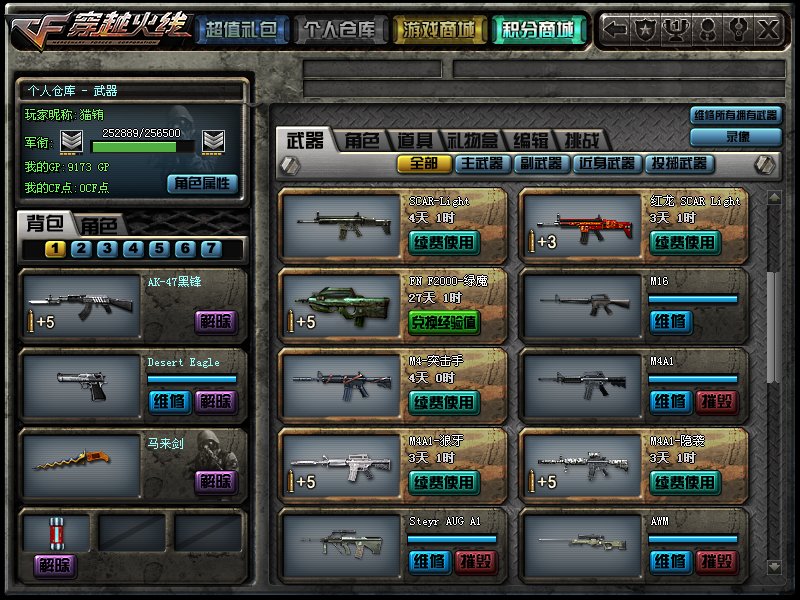Open the 超值礼包 gift pack menu
This screenshot has width=800, height=600.
pos(241,30)
